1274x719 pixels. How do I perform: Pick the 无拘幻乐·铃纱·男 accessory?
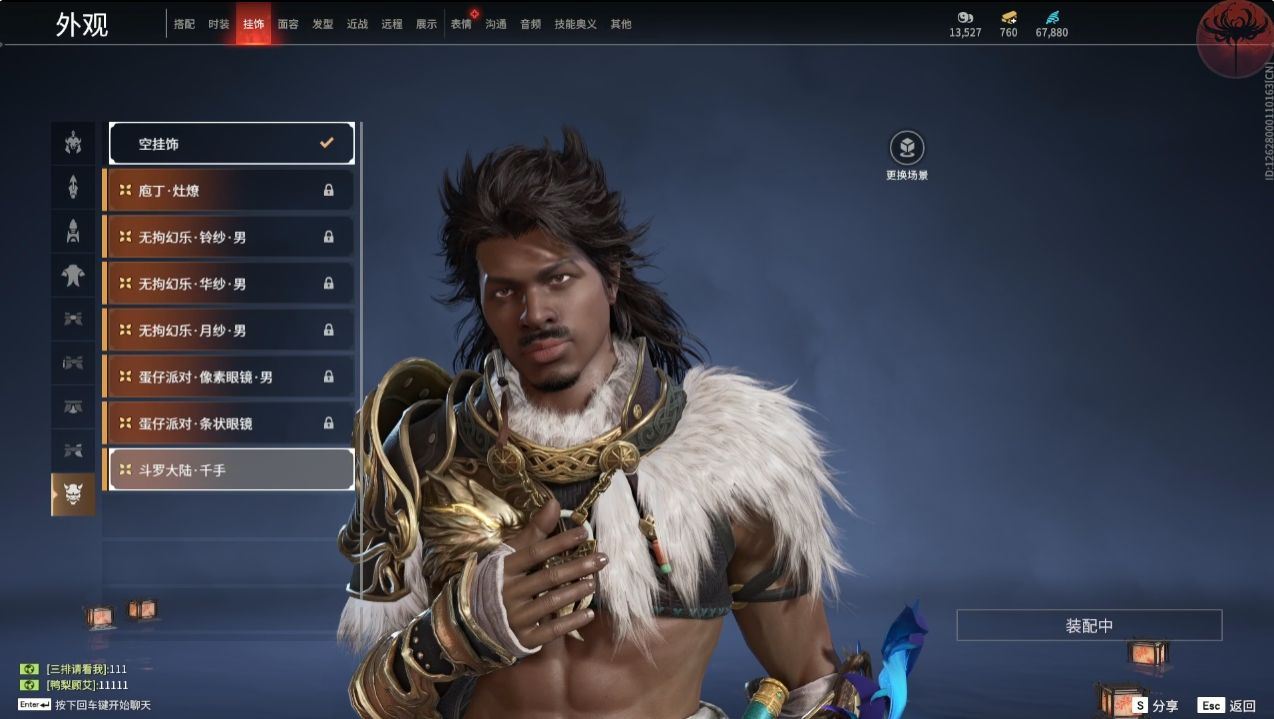[x=229, y=237]
